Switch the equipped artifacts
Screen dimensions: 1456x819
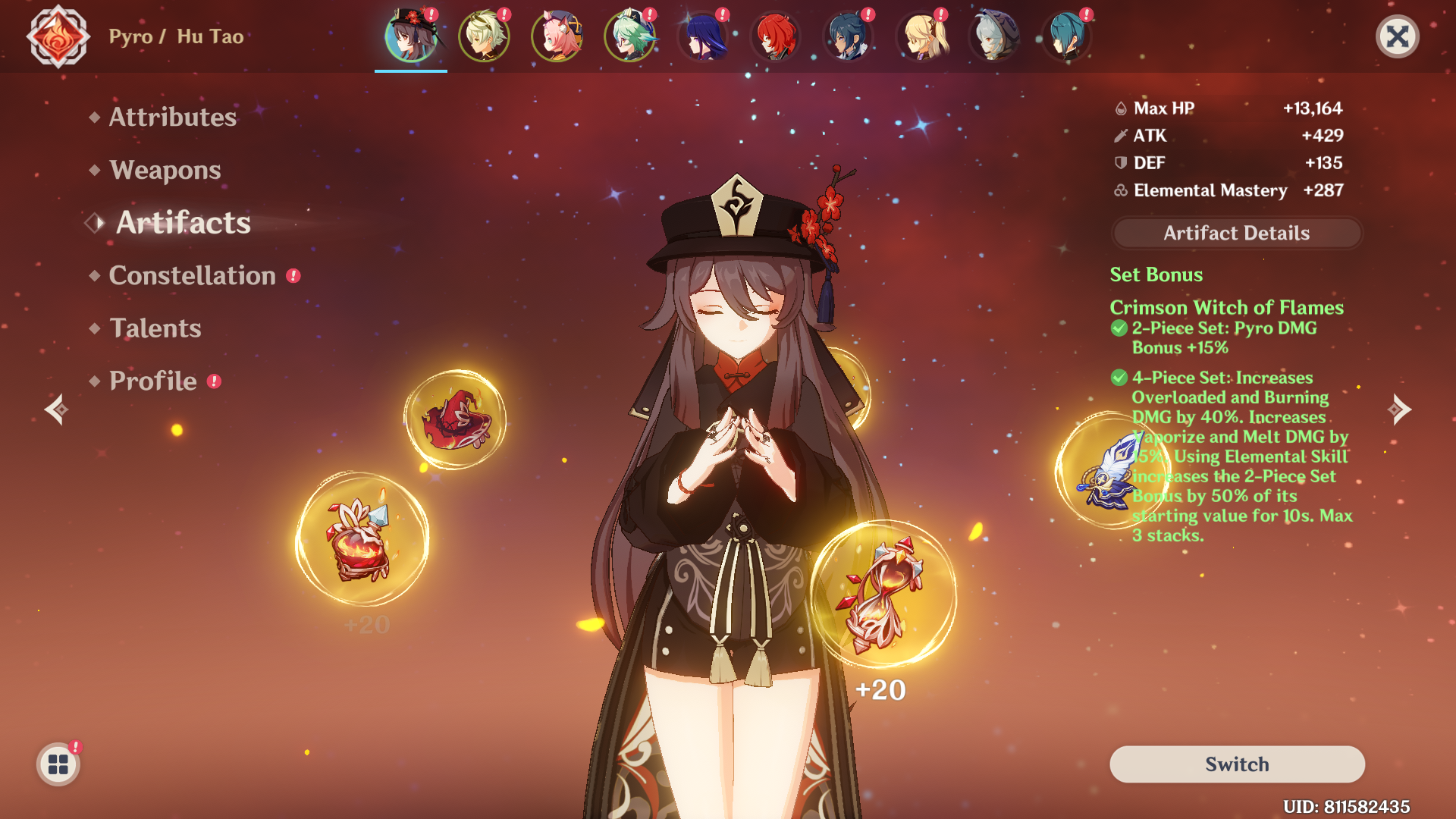point(1236,764)
